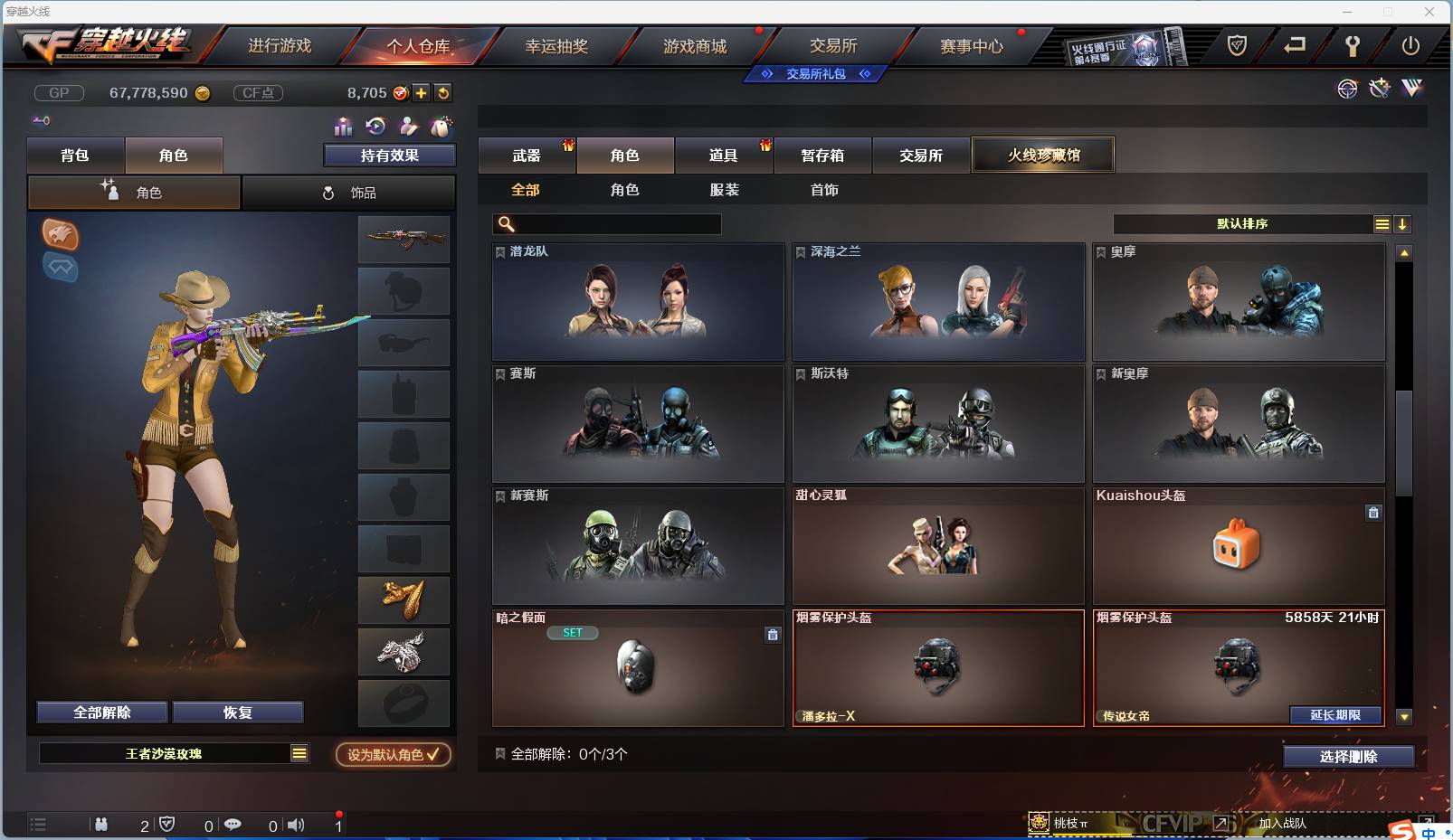Click the plus icon to recharge CF points
Screen dimensions: 1453x840
point(422,92)
